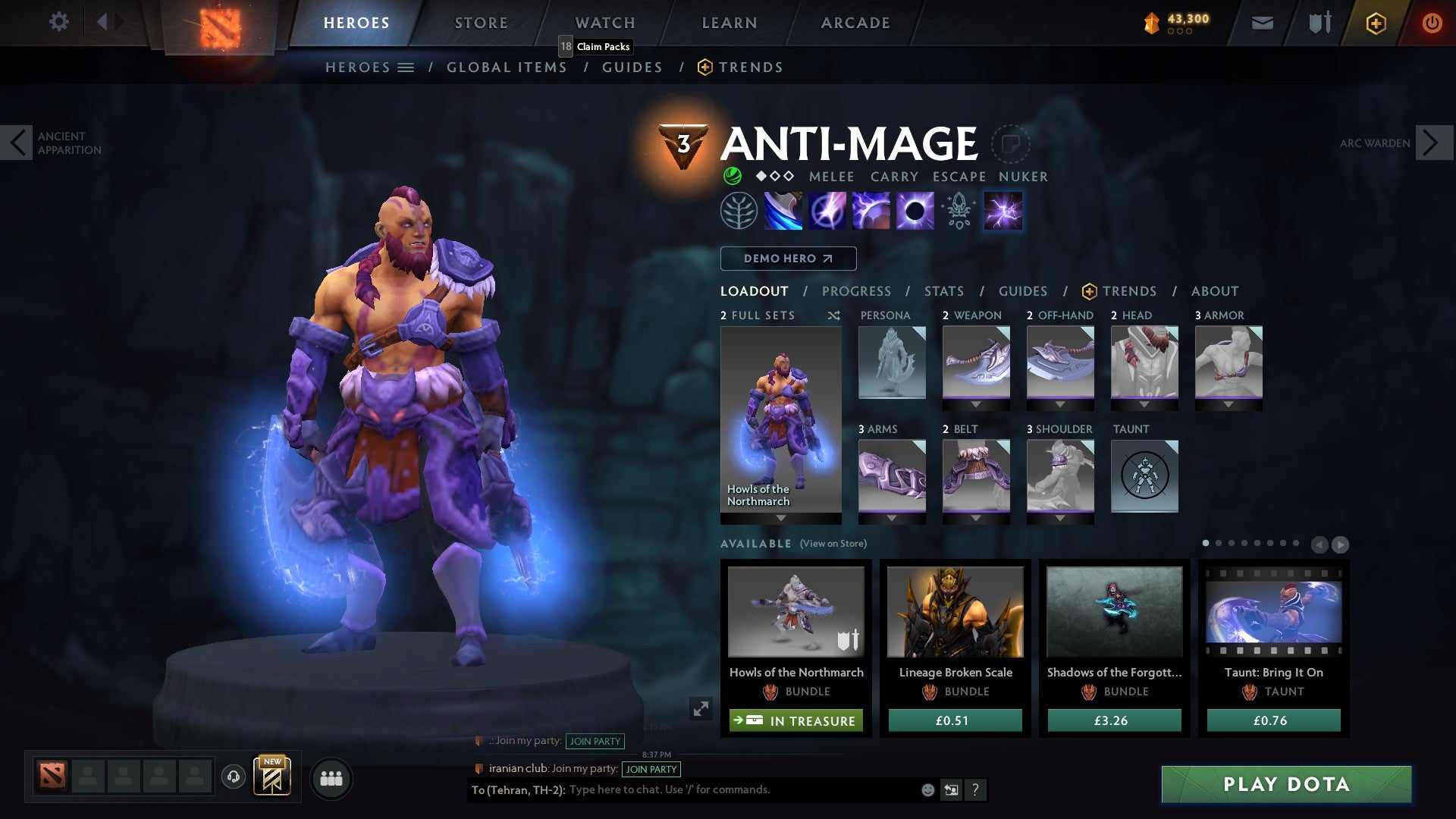Image resolution: width=1456 pixels, height=819 pixels.
Task: Open the Armory shield and sword icon
Action: pos(1318,23)
